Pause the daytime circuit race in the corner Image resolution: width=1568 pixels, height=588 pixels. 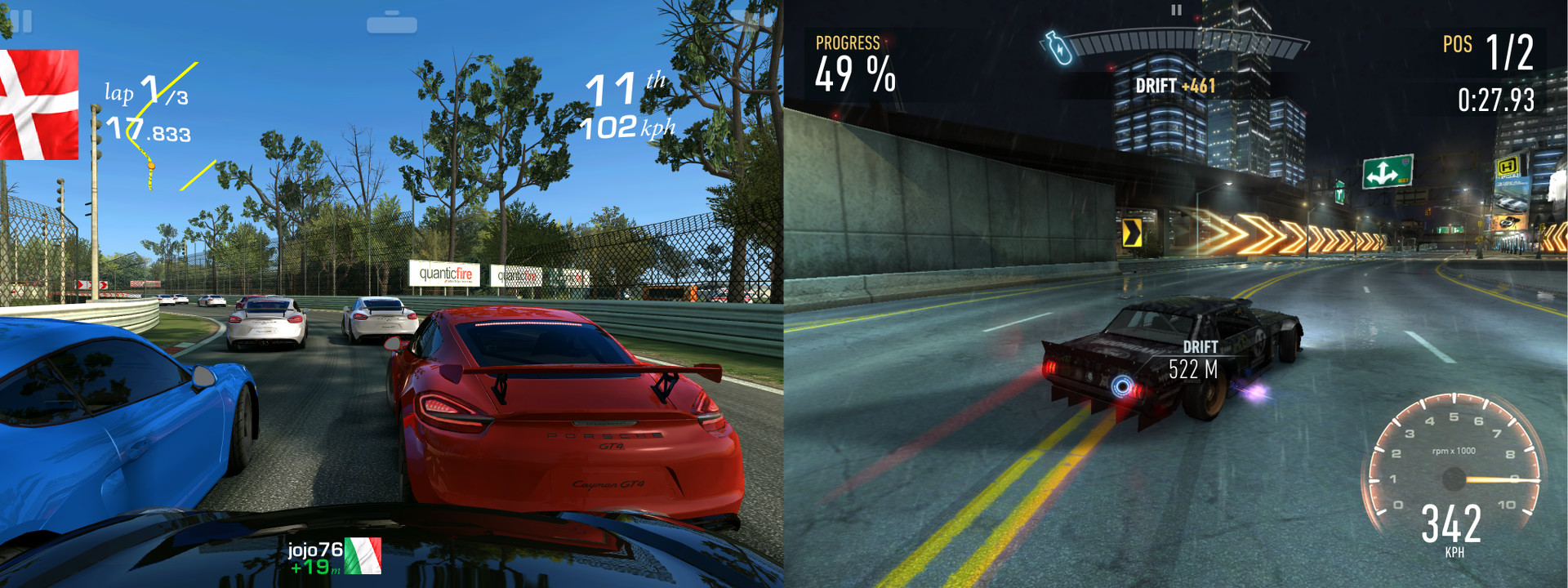(22, 21)
